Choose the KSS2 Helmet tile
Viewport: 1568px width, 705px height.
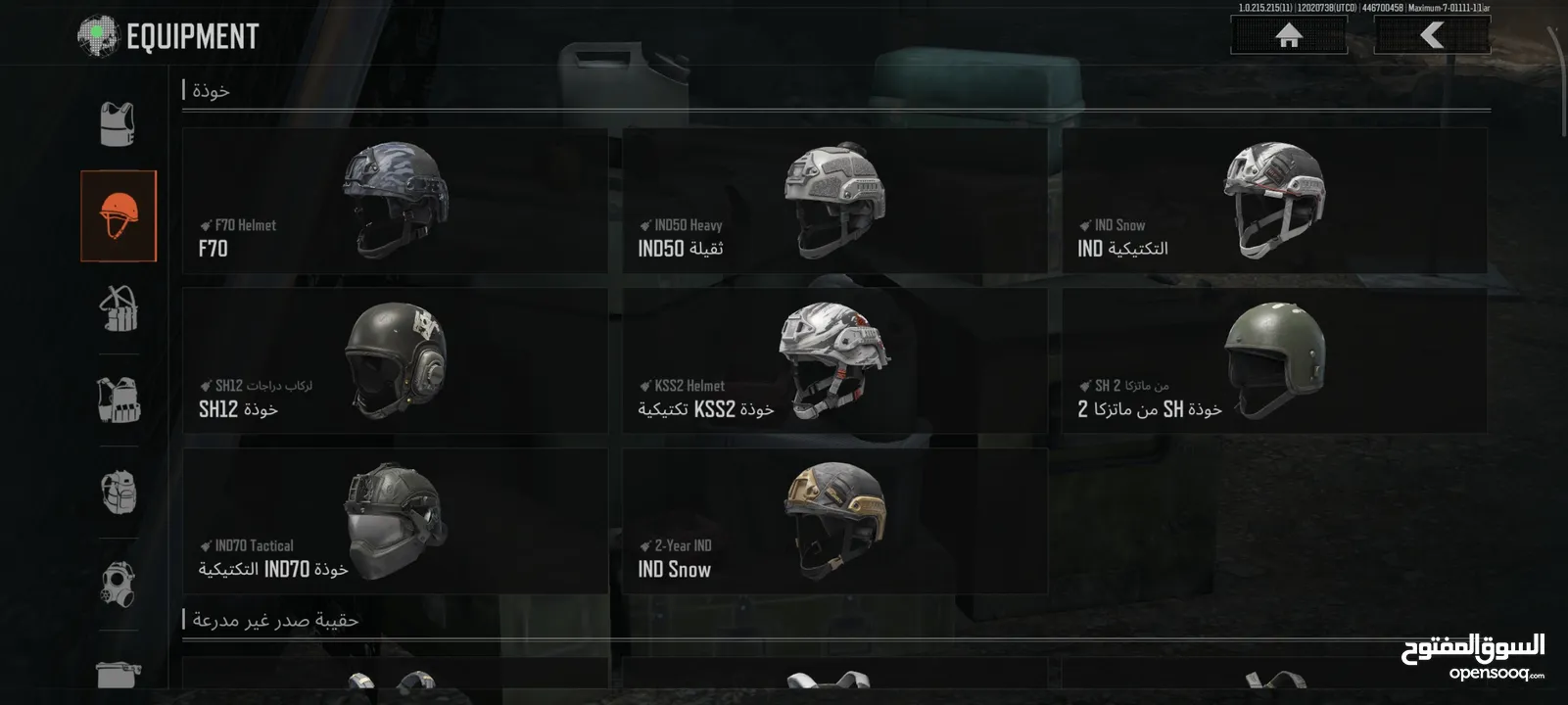(834, 360)
